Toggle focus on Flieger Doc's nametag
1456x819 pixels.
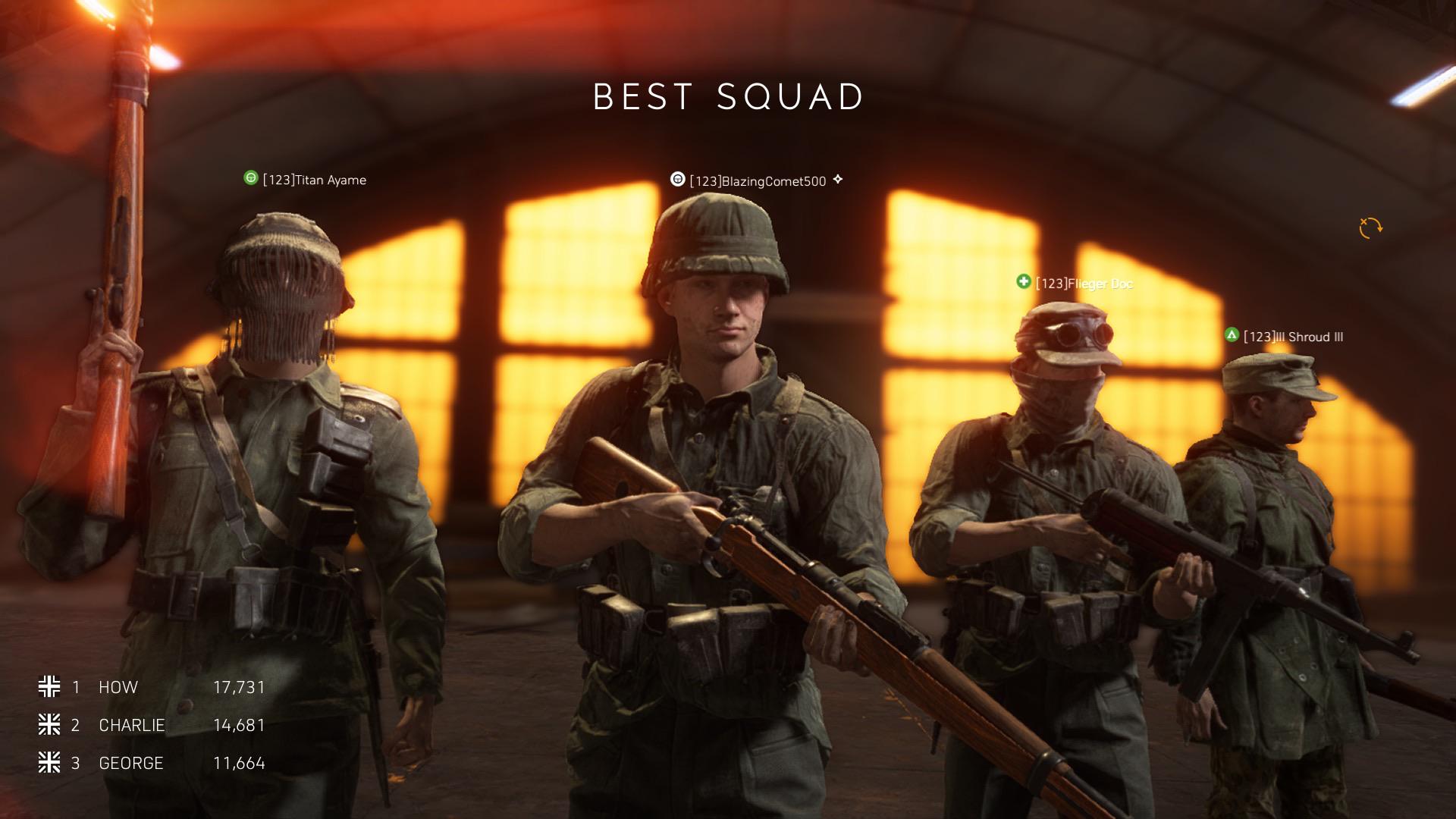coord(1084,284)
